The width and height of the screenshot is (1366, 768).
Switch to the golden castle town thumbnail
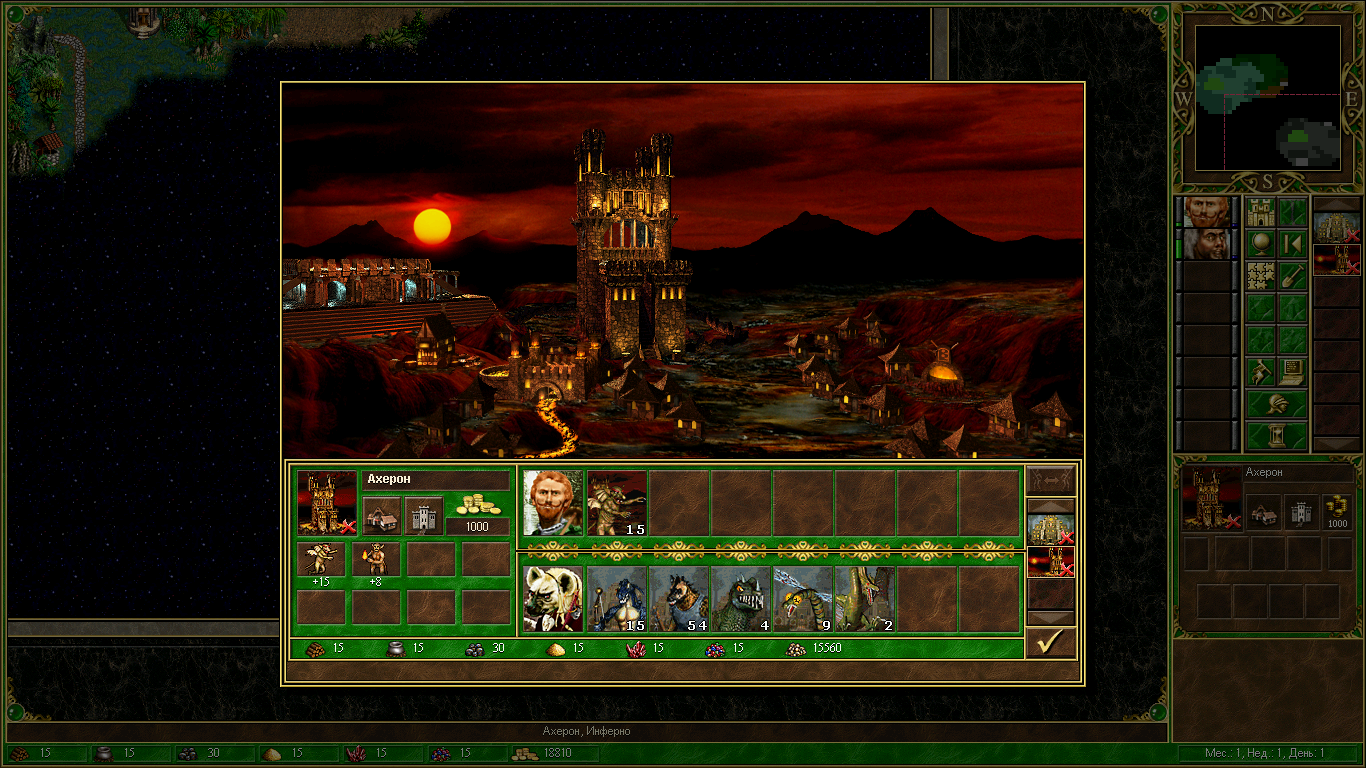[x=1050, y=529]
